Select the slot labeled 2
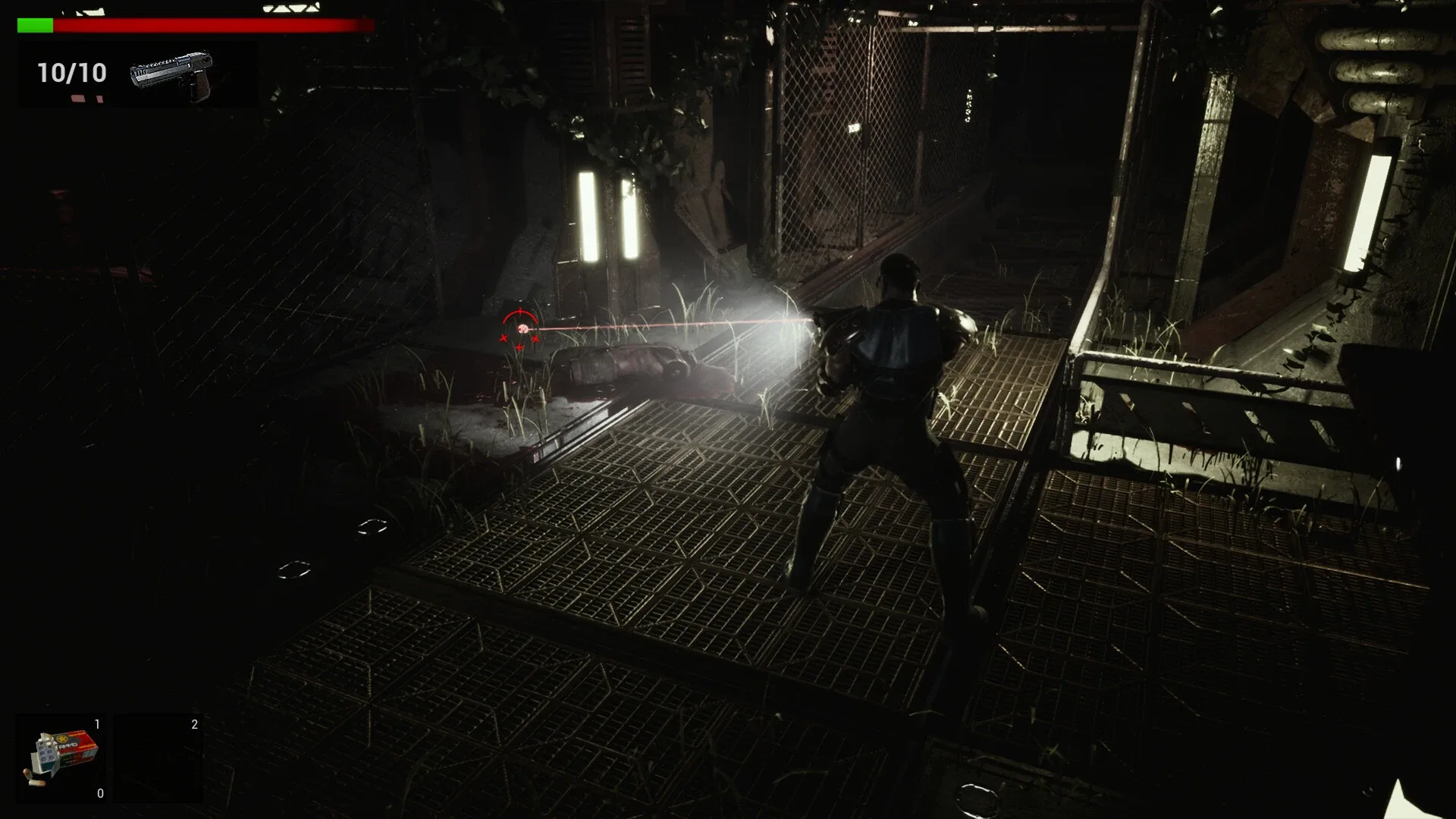This screenshot has width=1456, height=819. coord(194,725)
